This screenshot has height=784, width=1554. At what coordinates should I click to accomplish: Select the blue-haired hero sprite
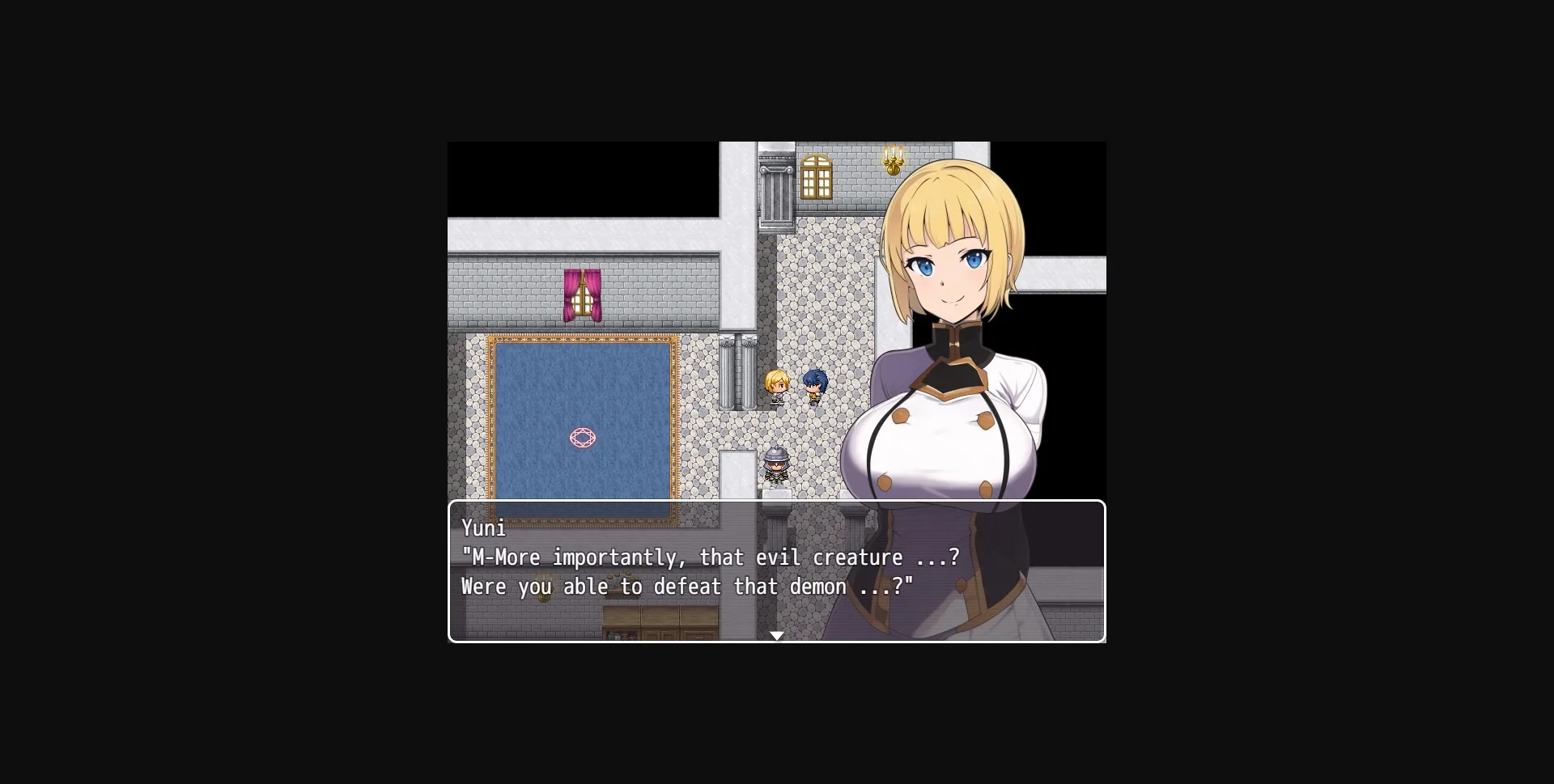[x=813, y=386]
